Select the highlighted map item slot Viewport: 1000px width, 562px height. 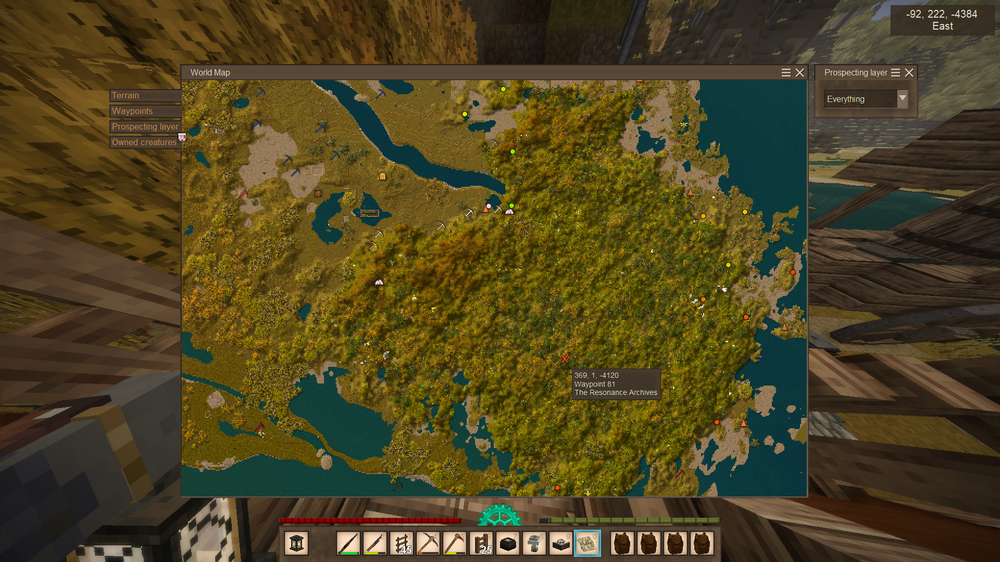[587, 543]
